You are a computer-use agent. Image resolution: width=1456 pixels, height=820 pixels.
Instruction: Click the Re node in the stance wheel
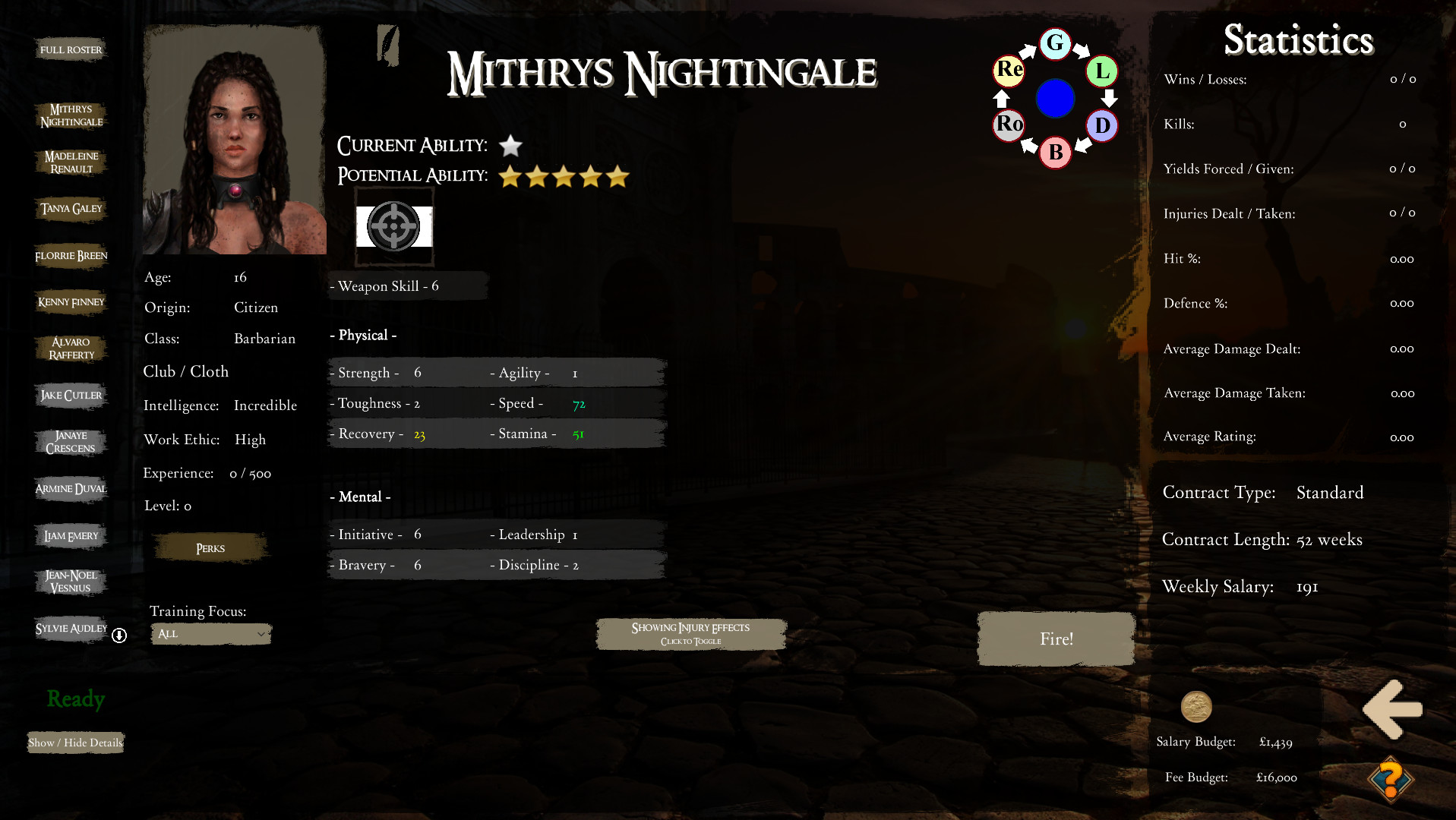click(1008, 71)
